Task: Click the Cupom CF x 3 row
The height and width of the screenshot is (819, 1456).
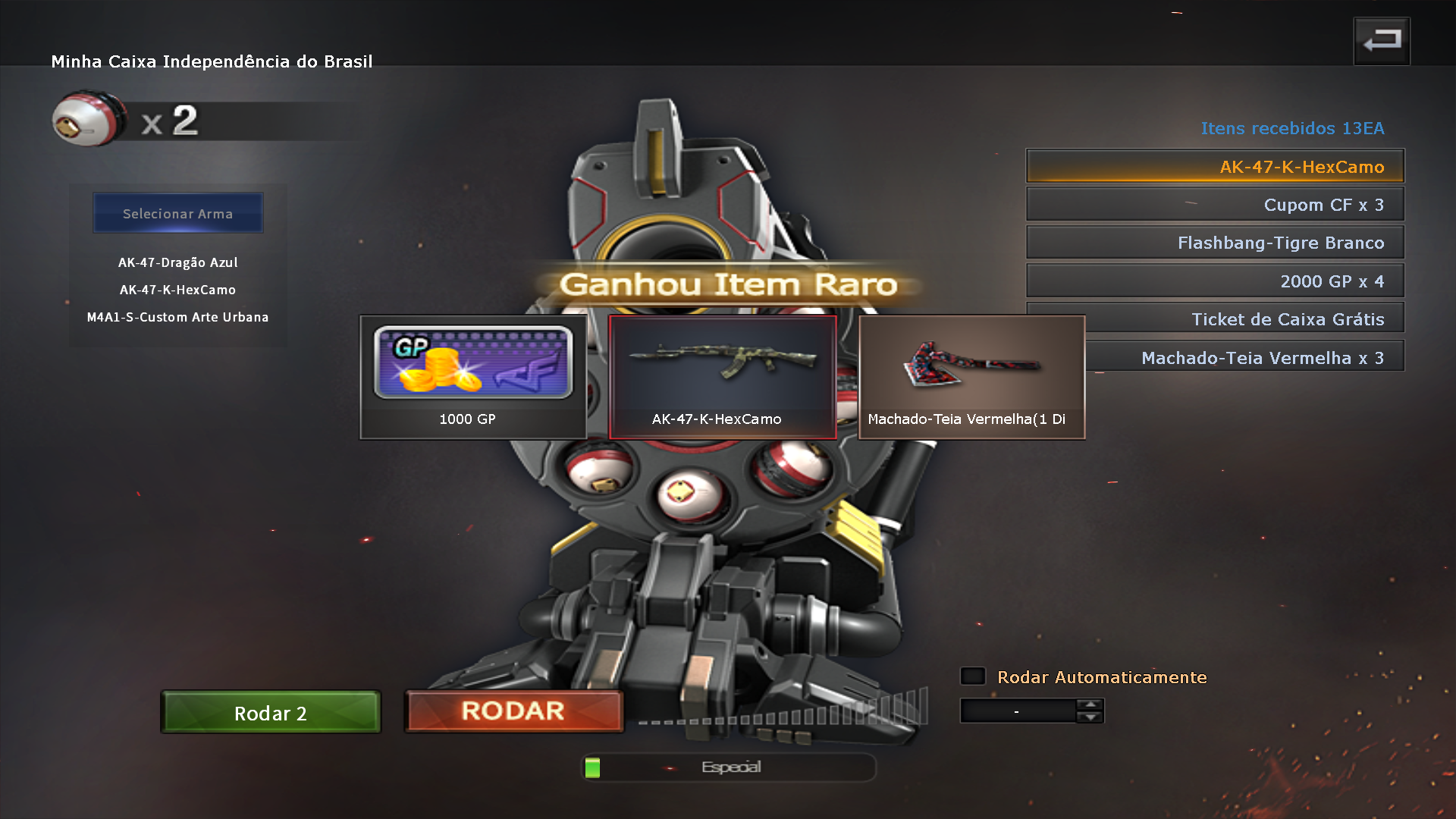Action: tap(1215, 205)
